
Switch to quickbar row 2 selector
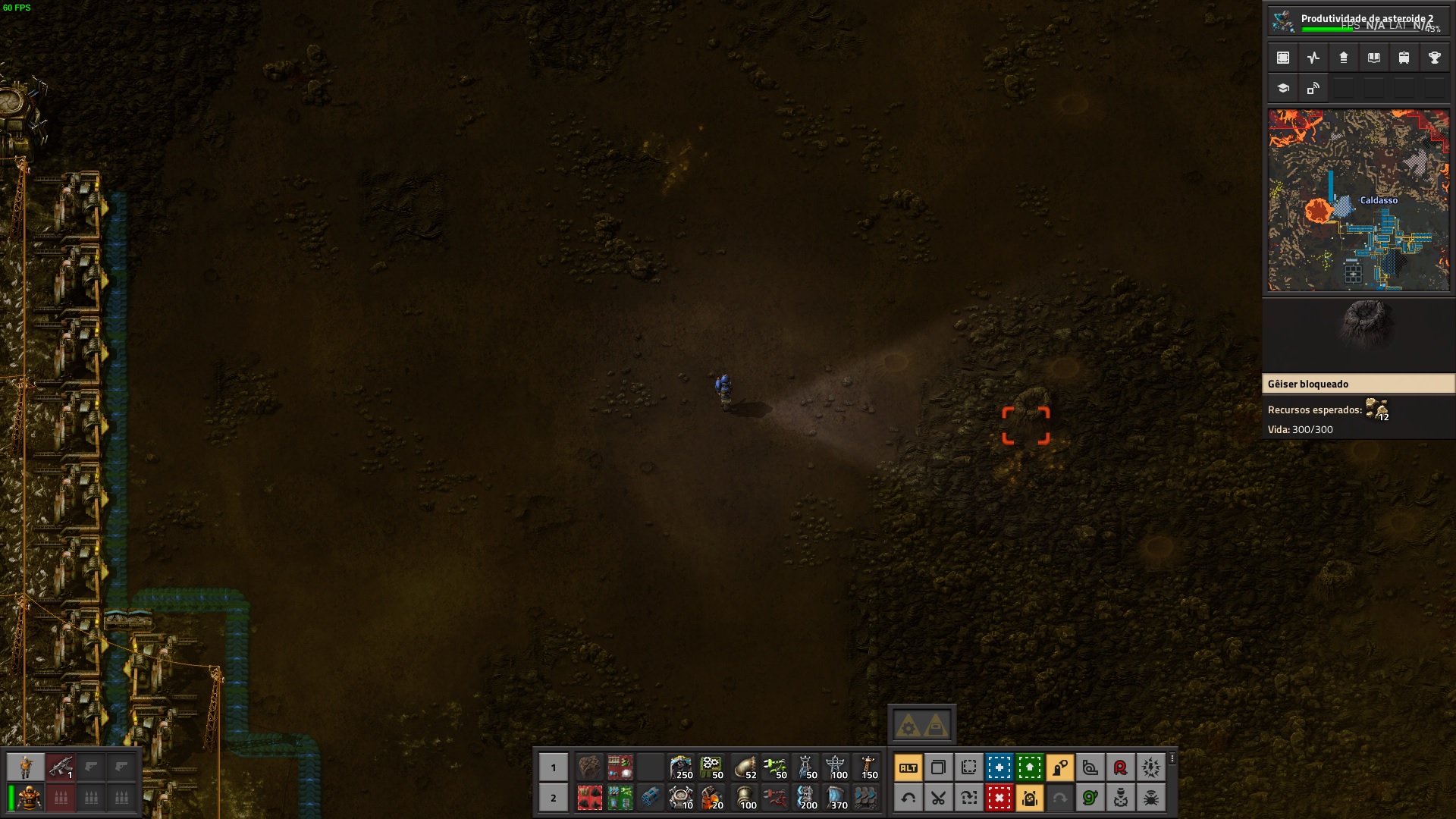(x=553, y=798)
